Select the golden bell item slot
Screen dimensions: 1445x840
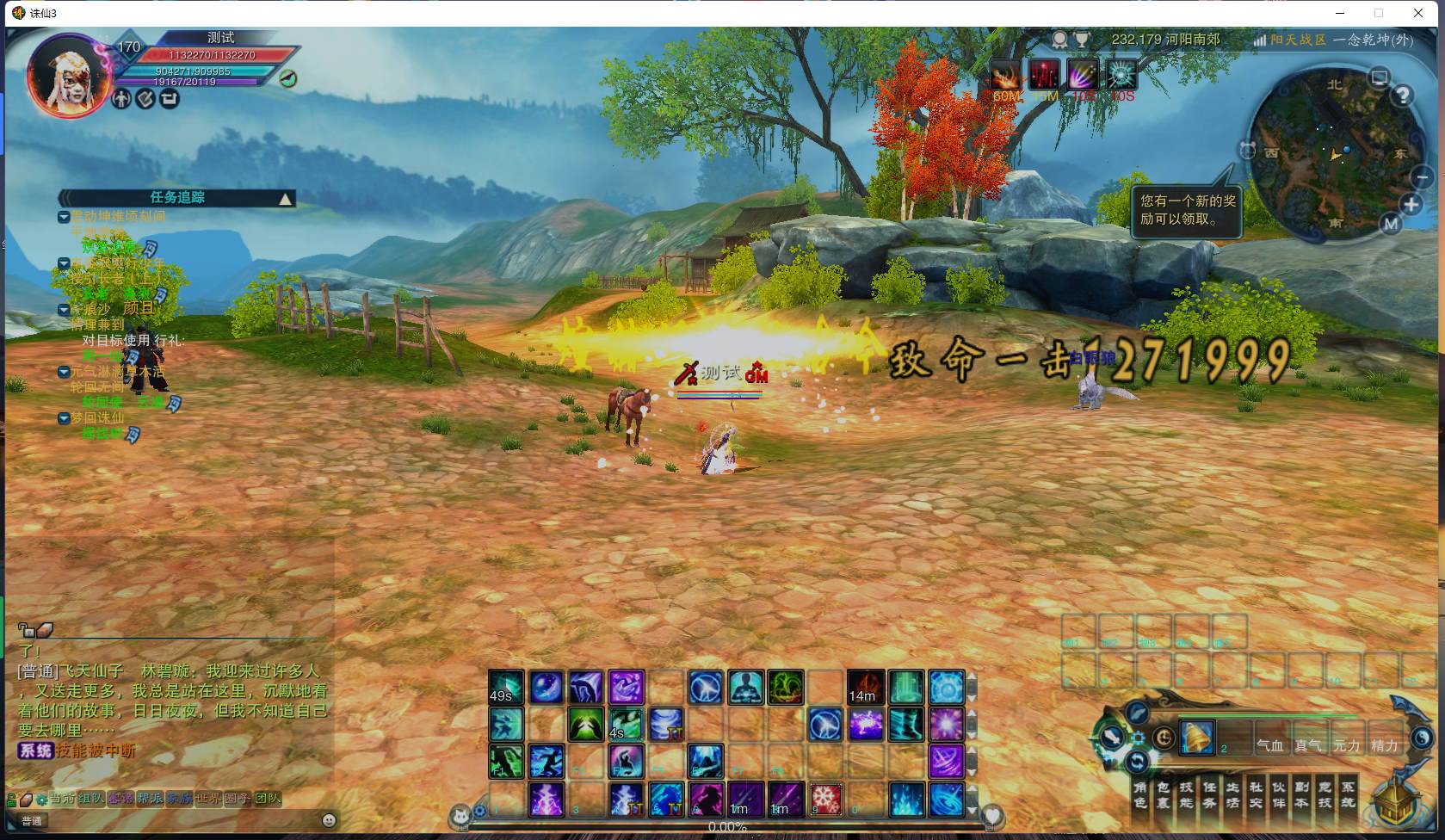click(x=1197, y=738)
